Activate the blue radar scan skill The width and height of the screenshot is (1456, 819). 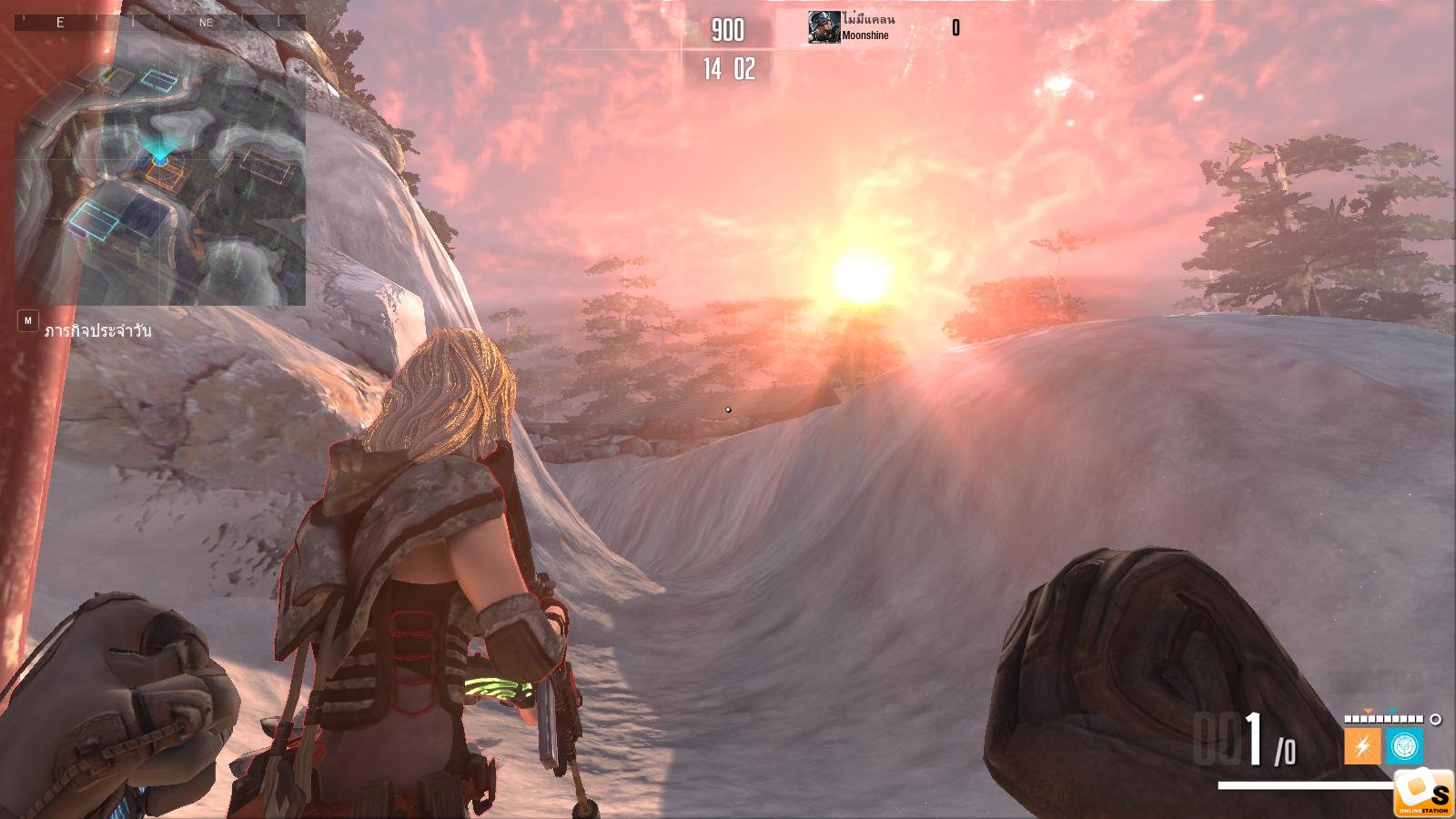[x=1404, y=746]
